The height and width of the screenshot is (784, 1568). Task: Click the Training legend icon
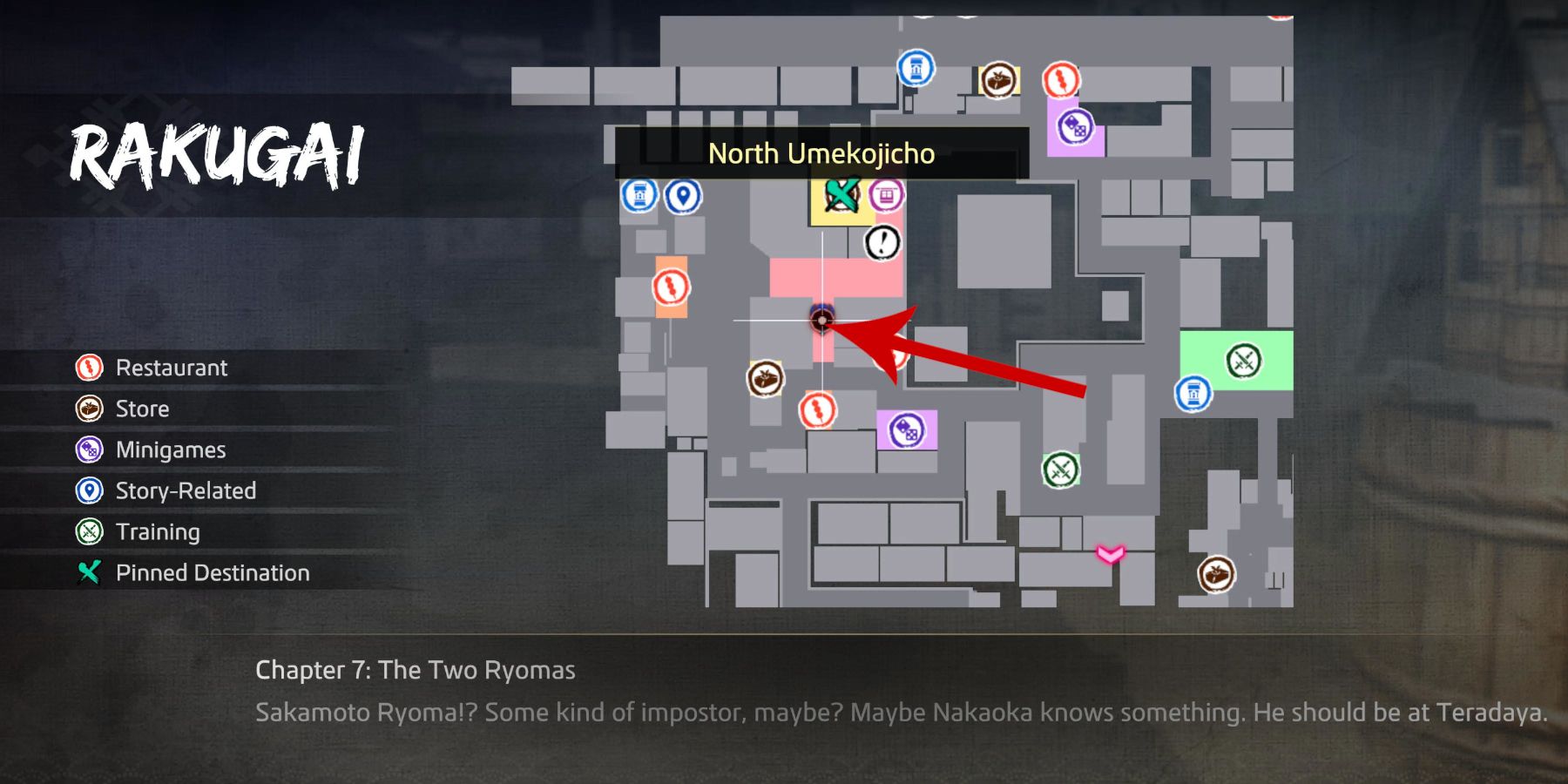[x=88, y=531]
